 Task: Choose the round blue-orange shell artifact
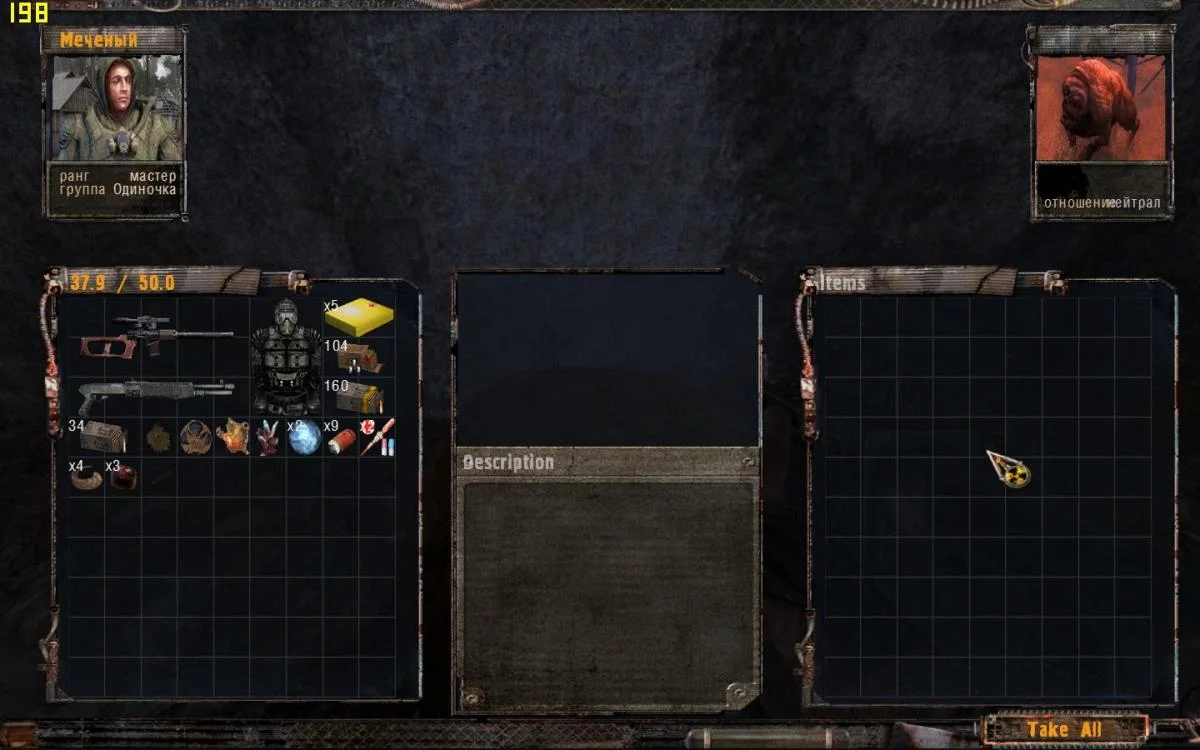195,437
